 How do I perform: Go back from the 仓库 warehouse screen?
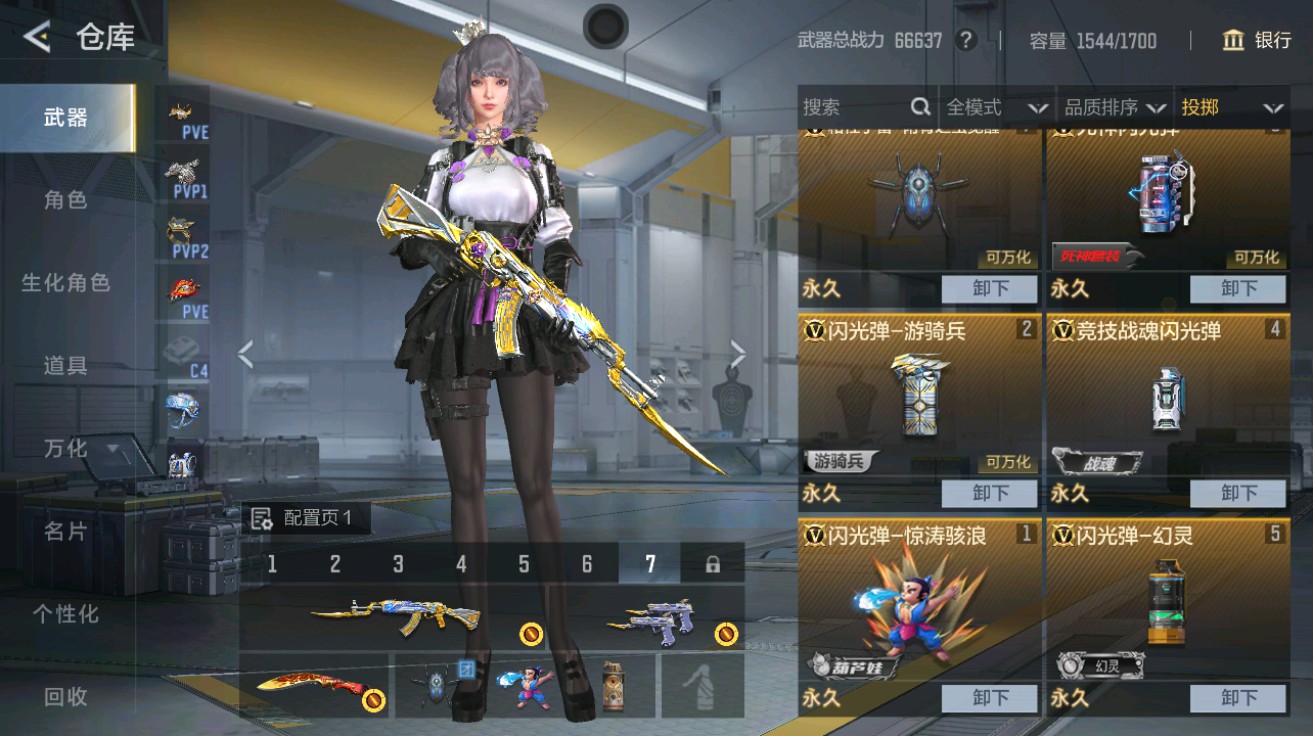[37, 38]
